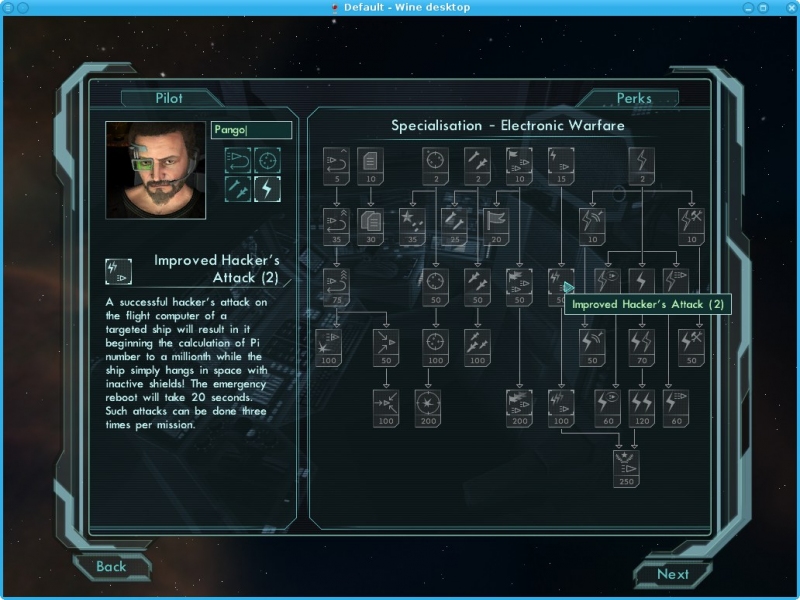Pick the 200-cost flag and ship perk
The height and width of the screenshot is (600, 800).
519,408
